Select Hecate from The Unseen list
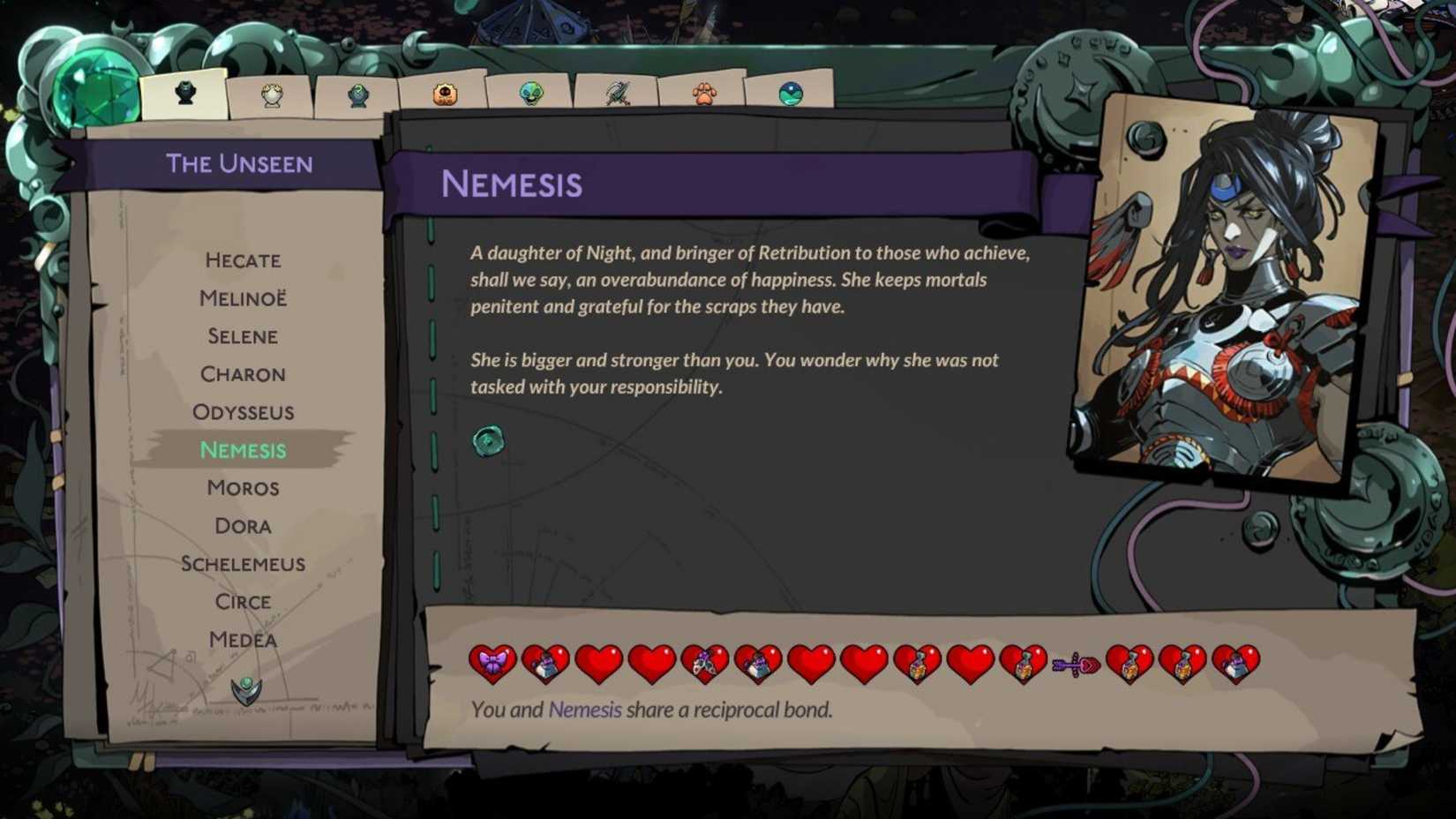The width and height of the screenshot is (1456, 819). point(243,260)
